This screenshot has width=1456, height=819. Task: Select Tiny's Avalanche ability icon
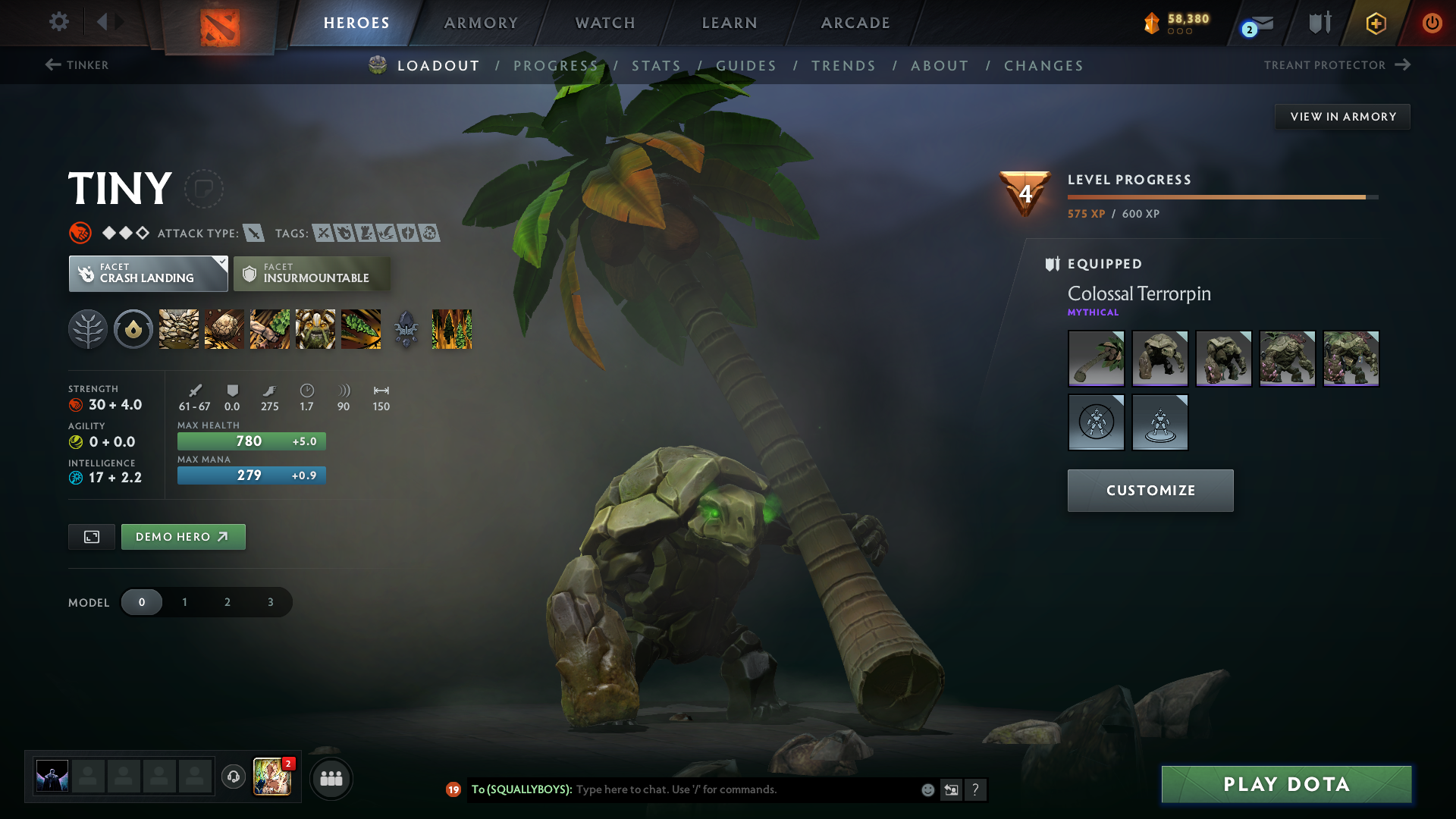[x=178, y=329]
